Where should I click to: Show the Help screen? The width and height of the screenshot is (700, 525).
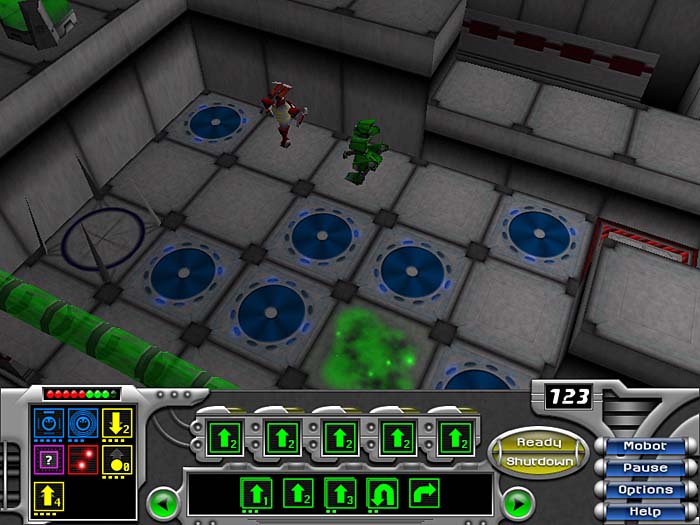[644, 511]
